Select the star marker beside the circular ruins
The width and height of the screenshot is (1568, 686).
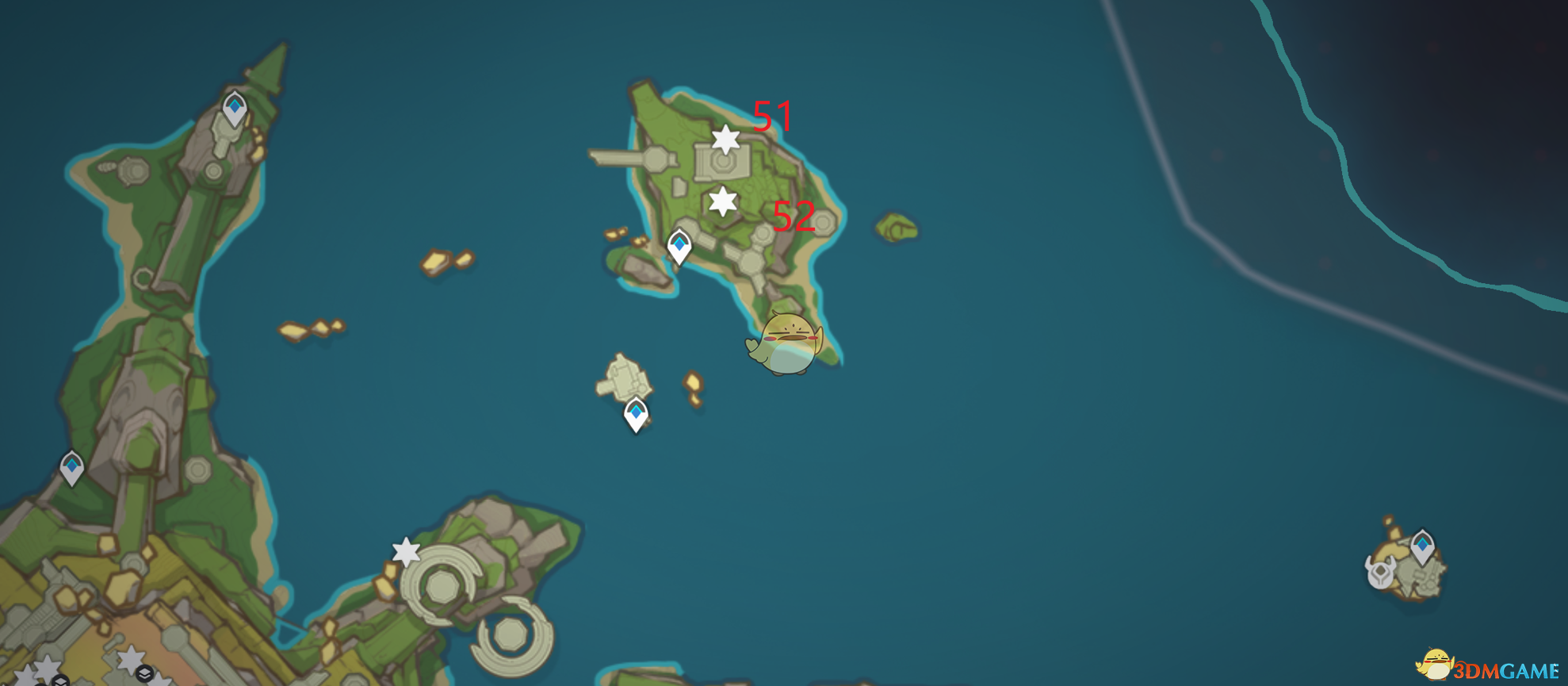pyautogui.click(x=406, y=551)
